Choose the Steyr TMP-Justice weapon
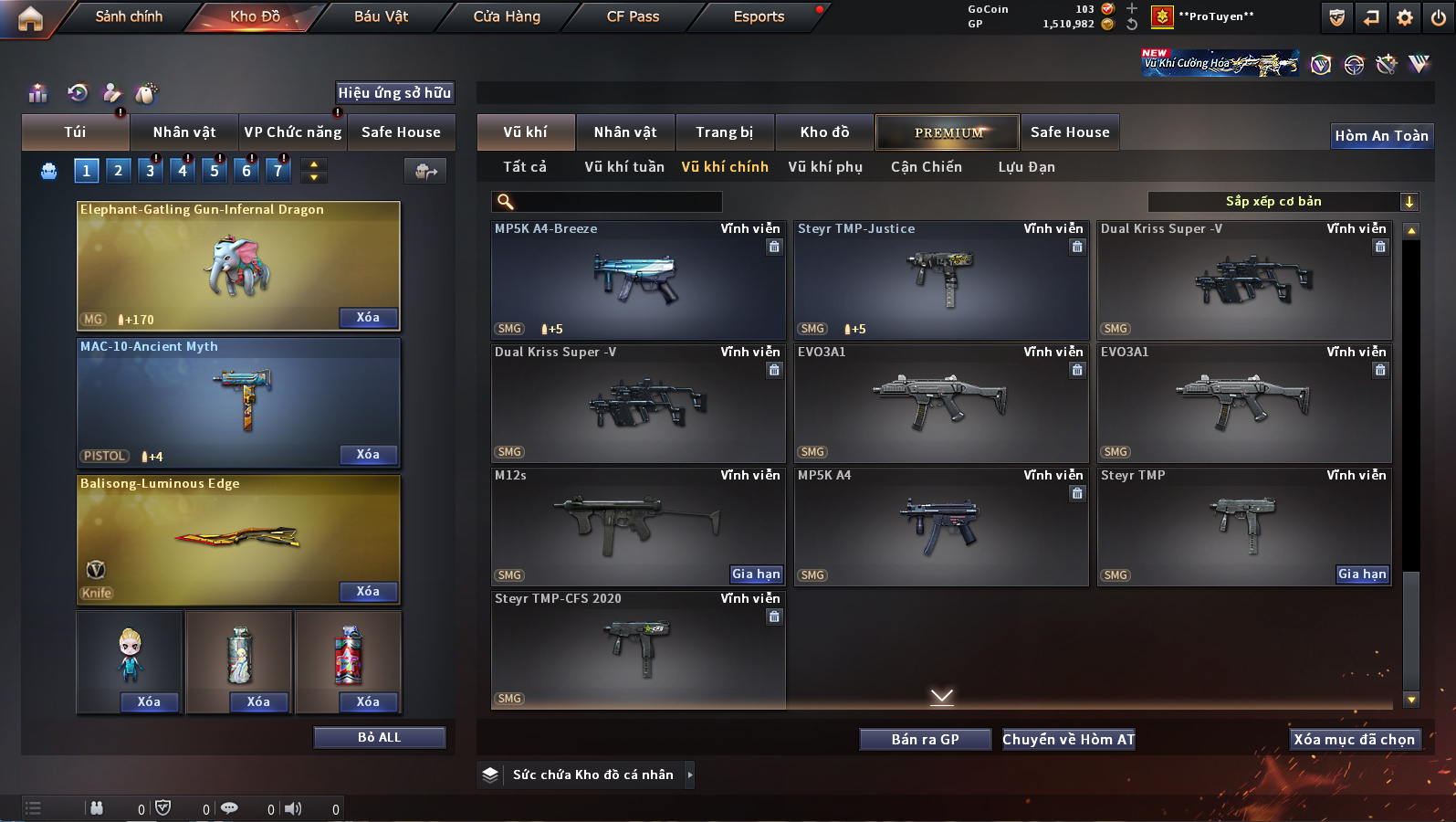The width and height of the screenshot is (1456, 822). coord(940,279)
